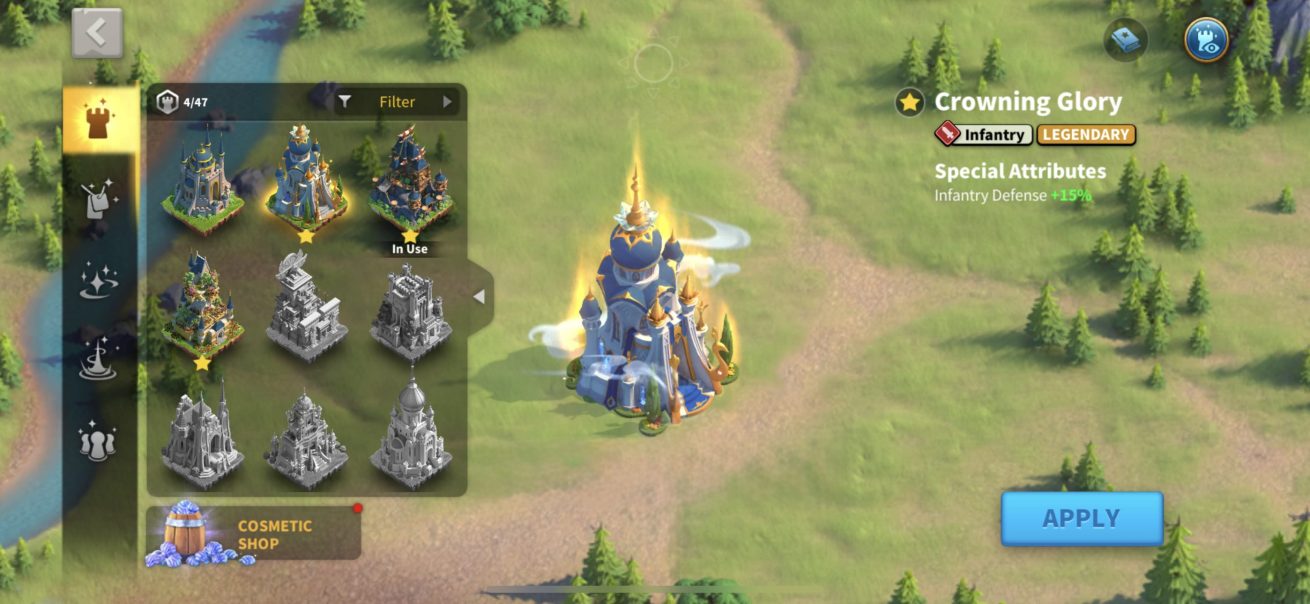Switch to the people silhouettes tab

point(99,441)
